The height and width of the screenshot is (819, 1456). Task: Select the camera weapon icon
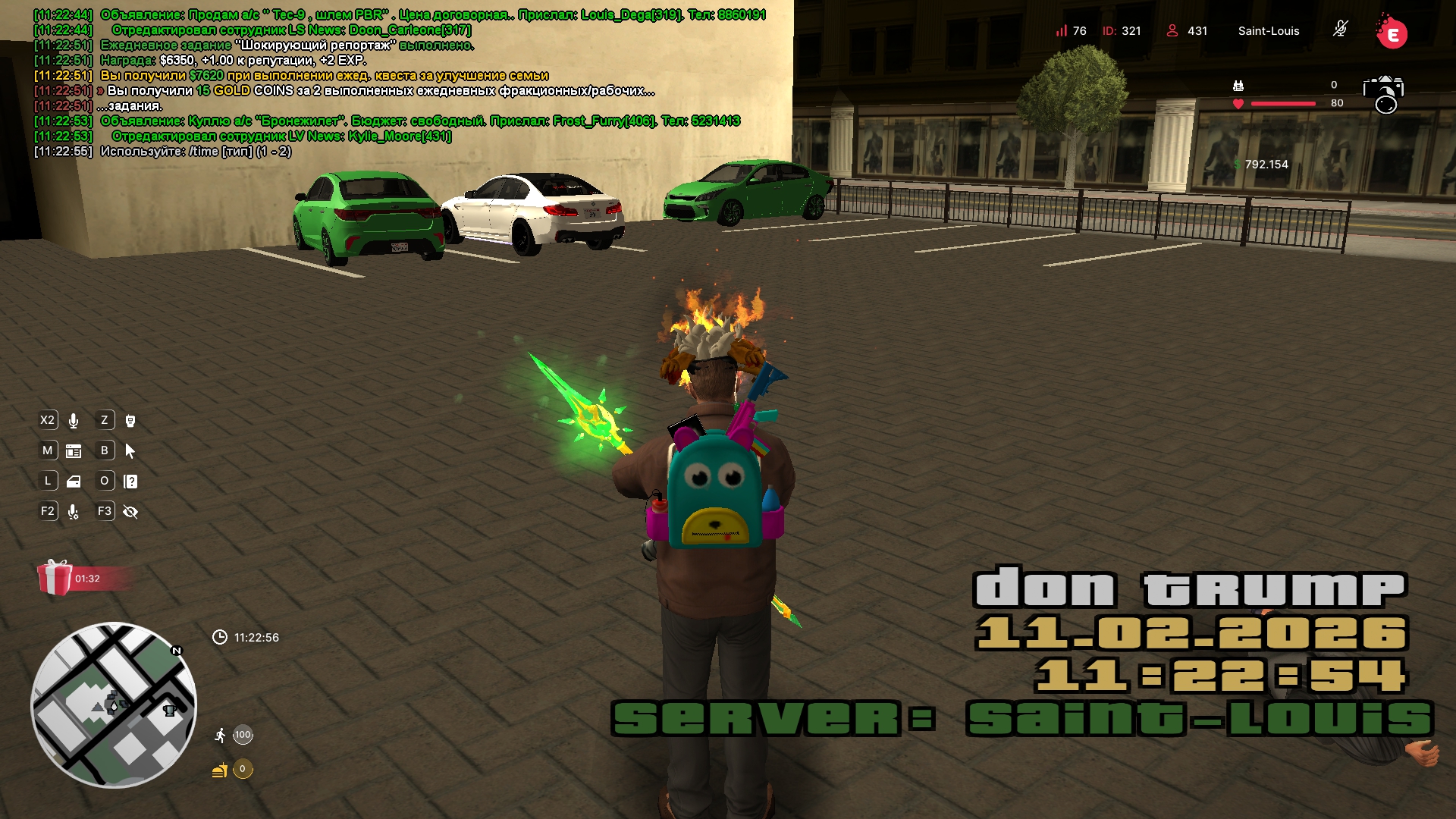pyautogui.click(x=1383, y=93)
